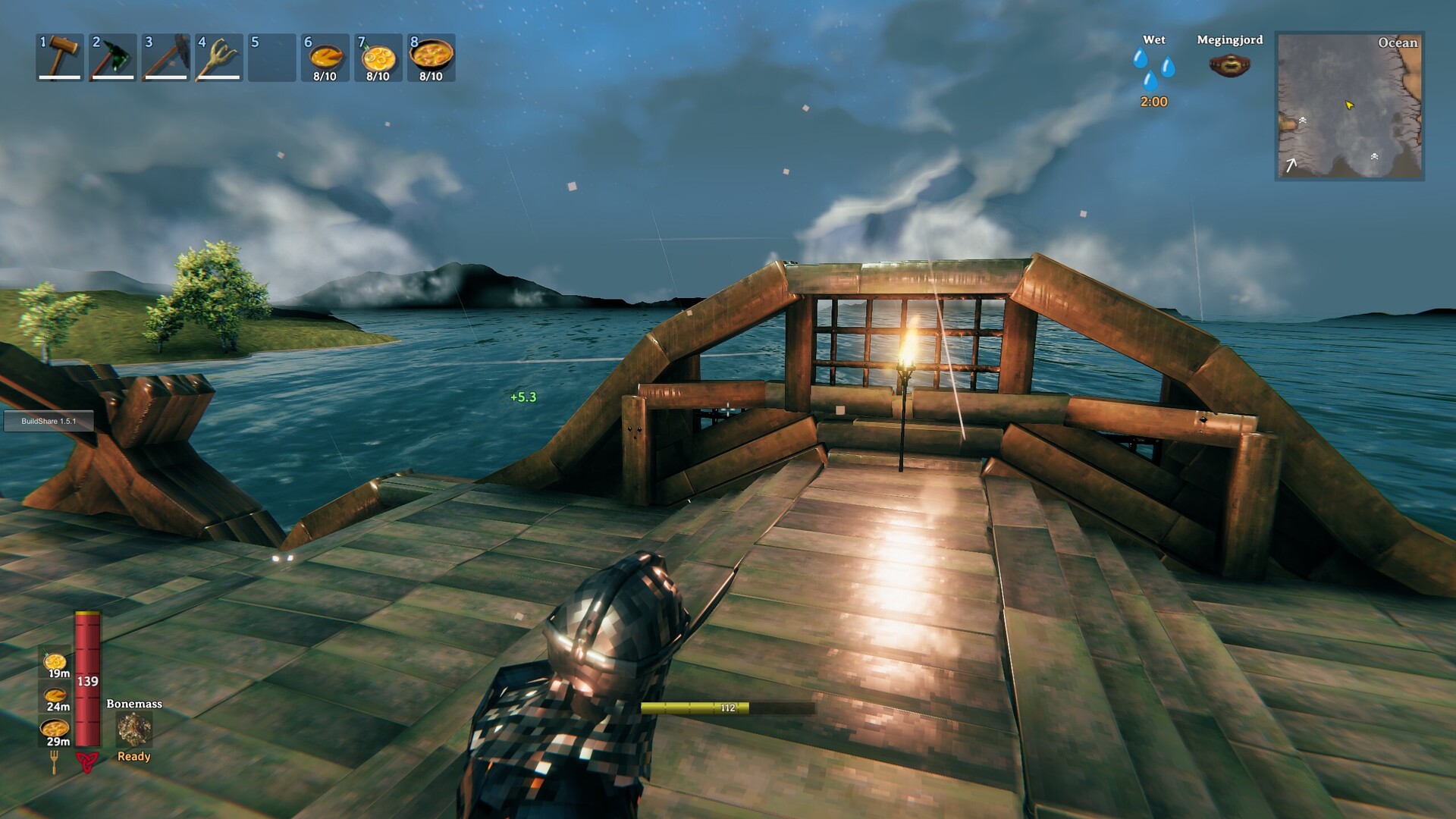This screenshot has width=1456, height=819.
Task: Open the empty hotbar slot 5
Action: point(273,57)
